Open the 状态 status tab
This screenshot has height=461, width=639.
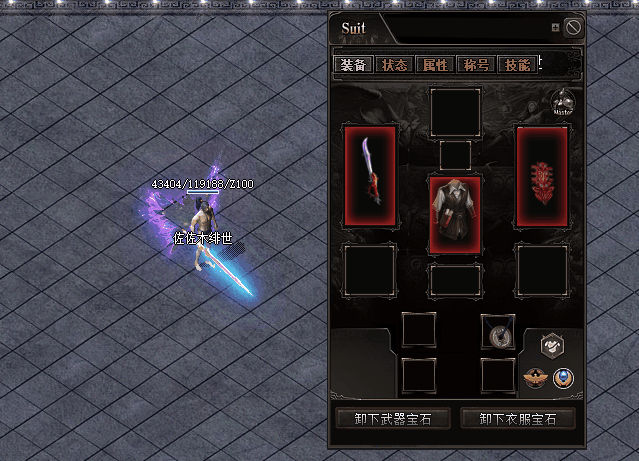tap(394, 65)
